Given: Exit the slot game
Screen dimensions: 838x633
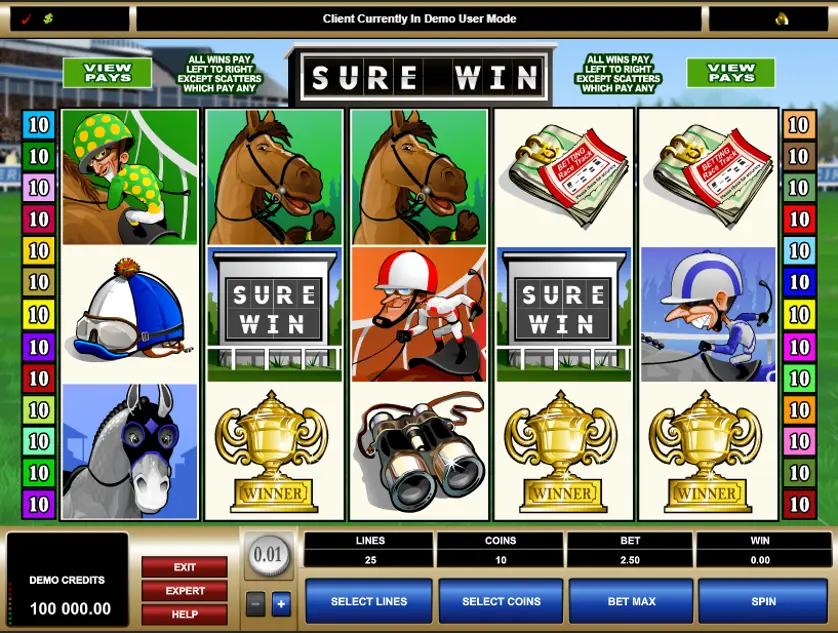Looking at the screenshot, I should (x=184, y=567).
